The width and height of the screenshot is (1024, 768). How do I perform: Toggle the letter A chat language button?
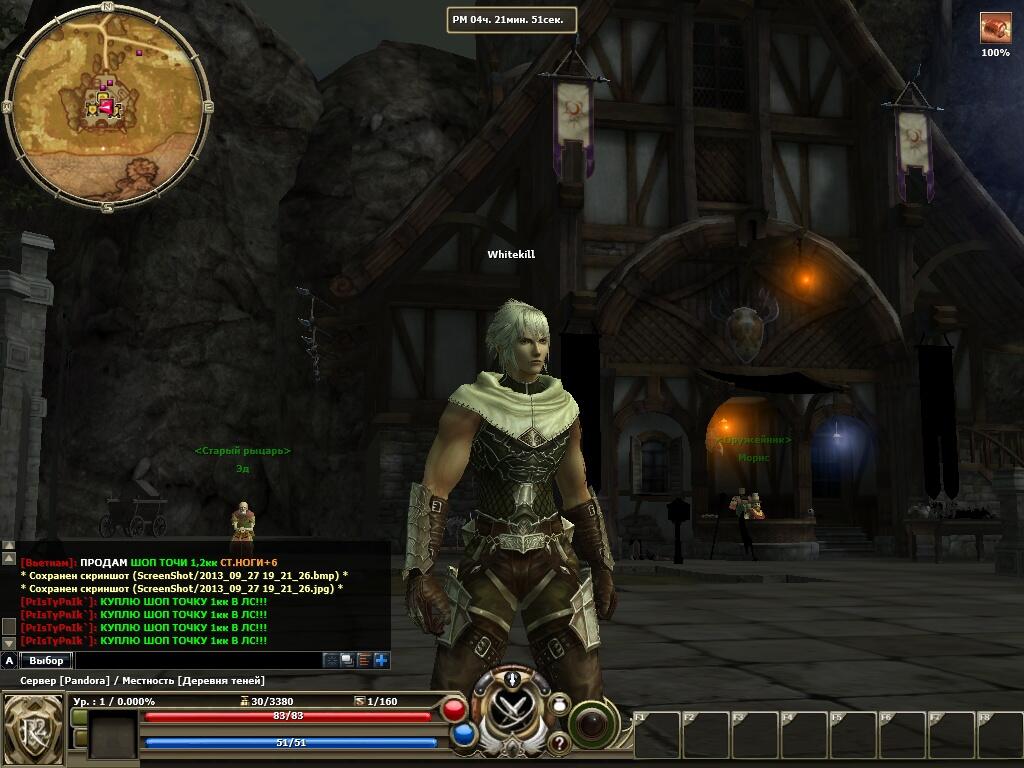coord(9,660)
